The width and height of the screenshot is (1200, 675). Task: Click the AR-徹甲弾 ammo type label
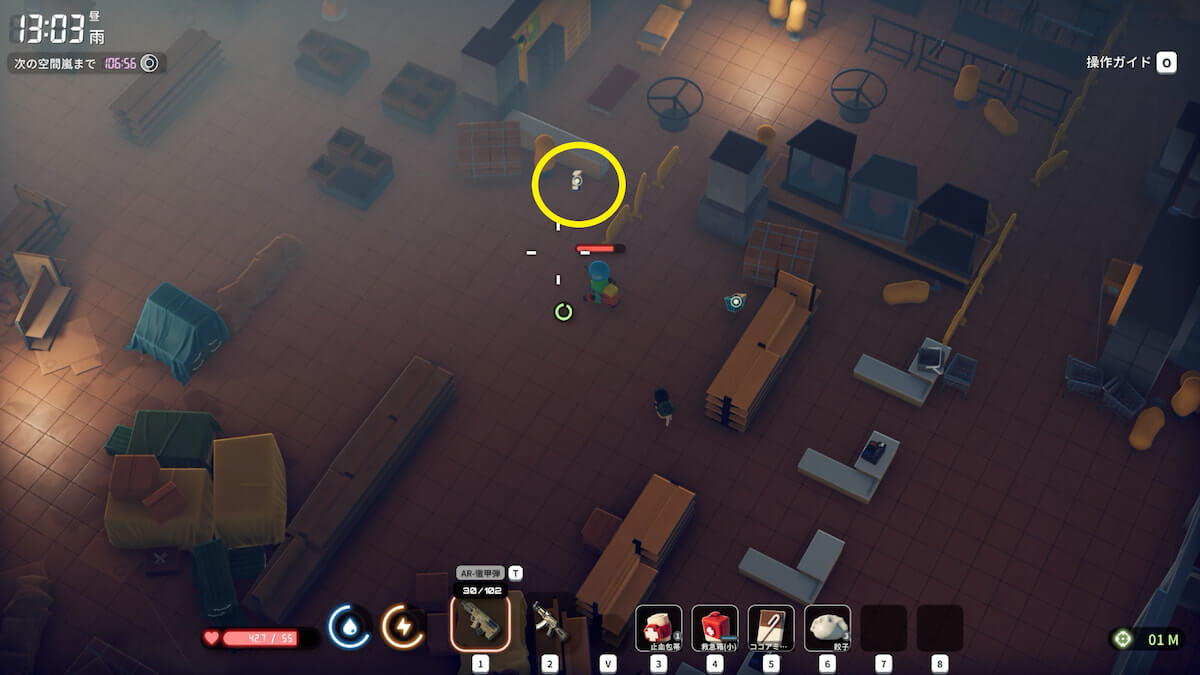pyautogui.click(x=480, y=573)
